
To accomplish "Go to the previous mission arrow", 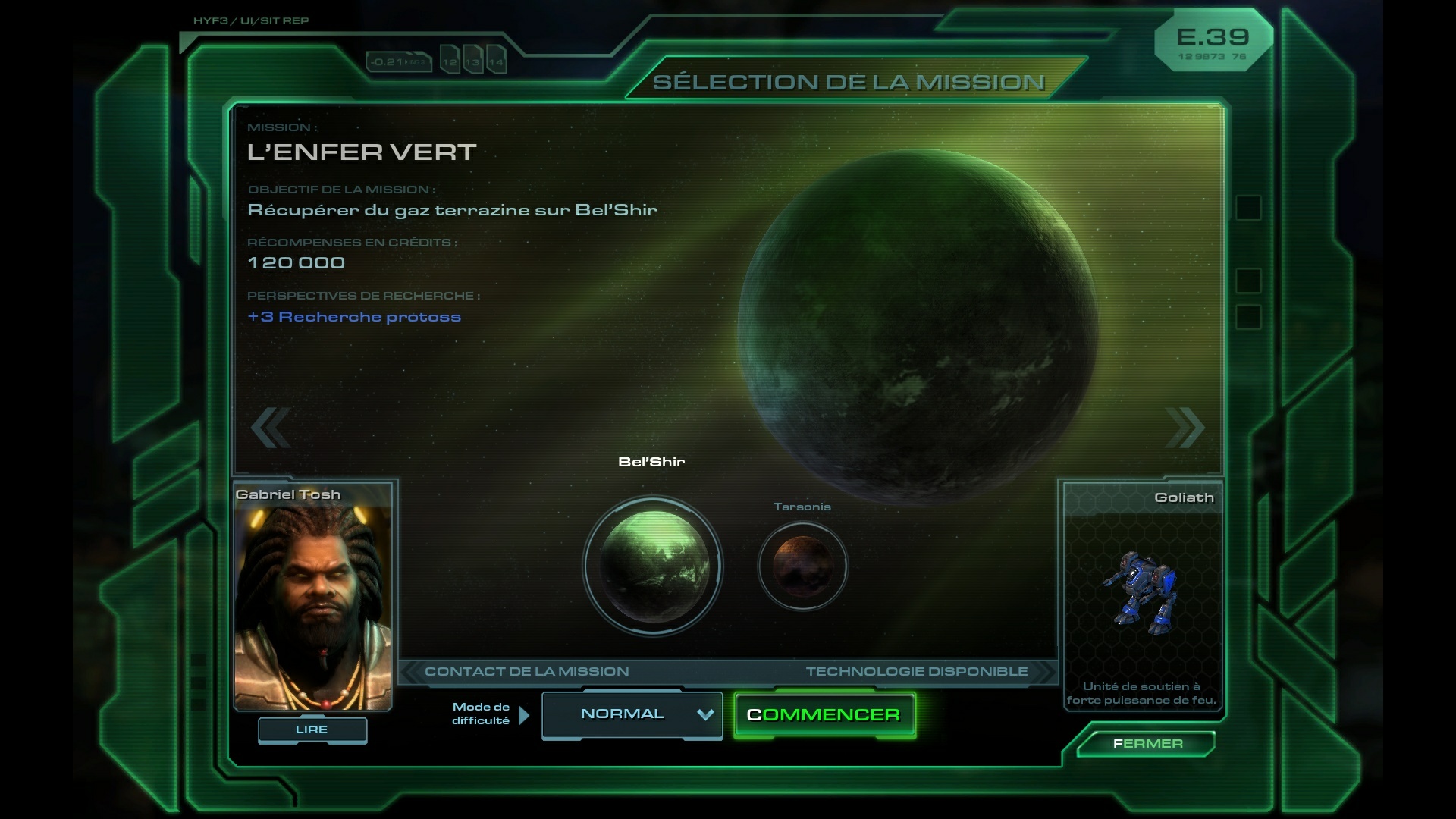I will (271, 428).
